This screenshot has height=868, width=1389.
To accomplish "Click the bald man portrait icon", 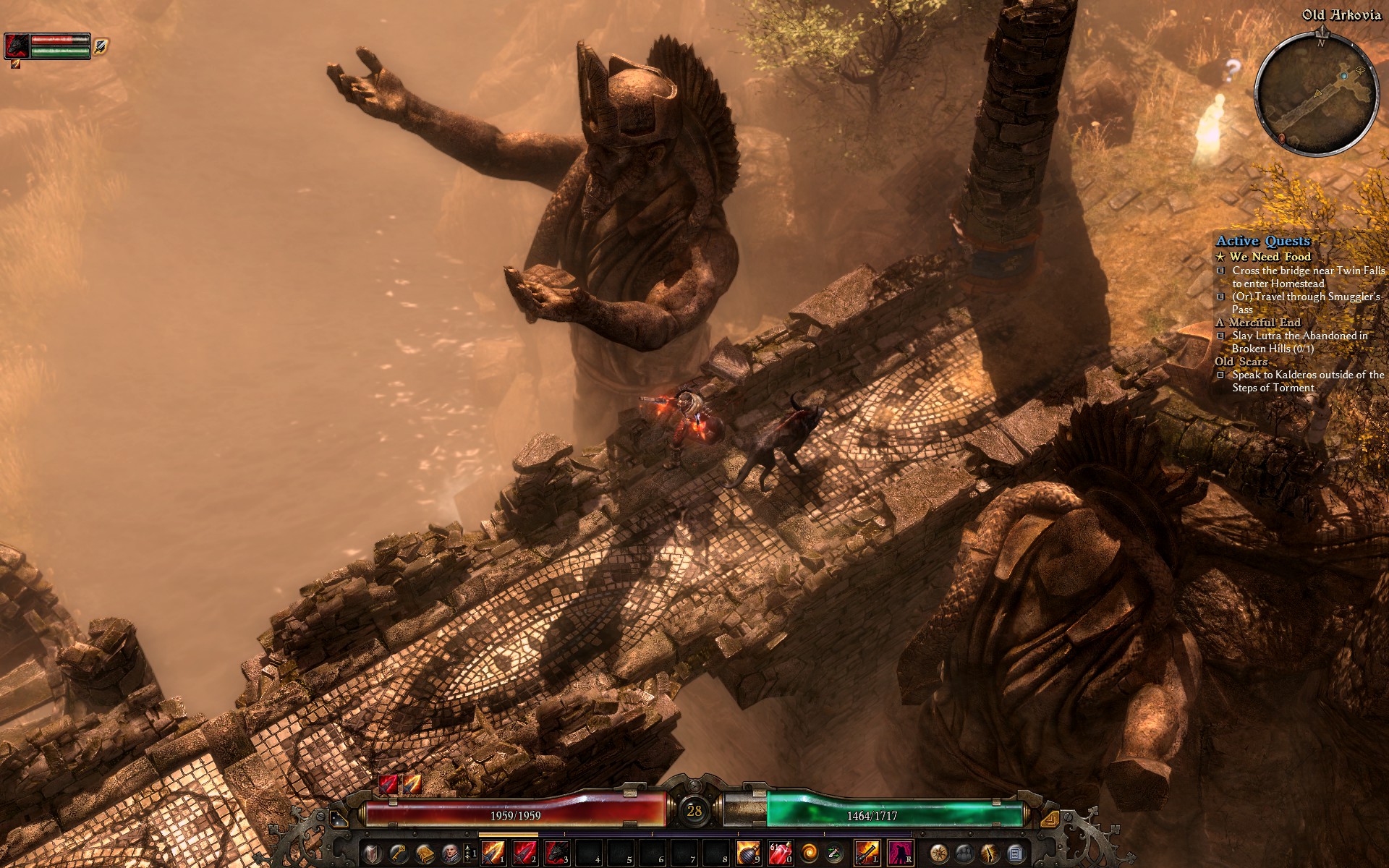I will coord(450,854).
